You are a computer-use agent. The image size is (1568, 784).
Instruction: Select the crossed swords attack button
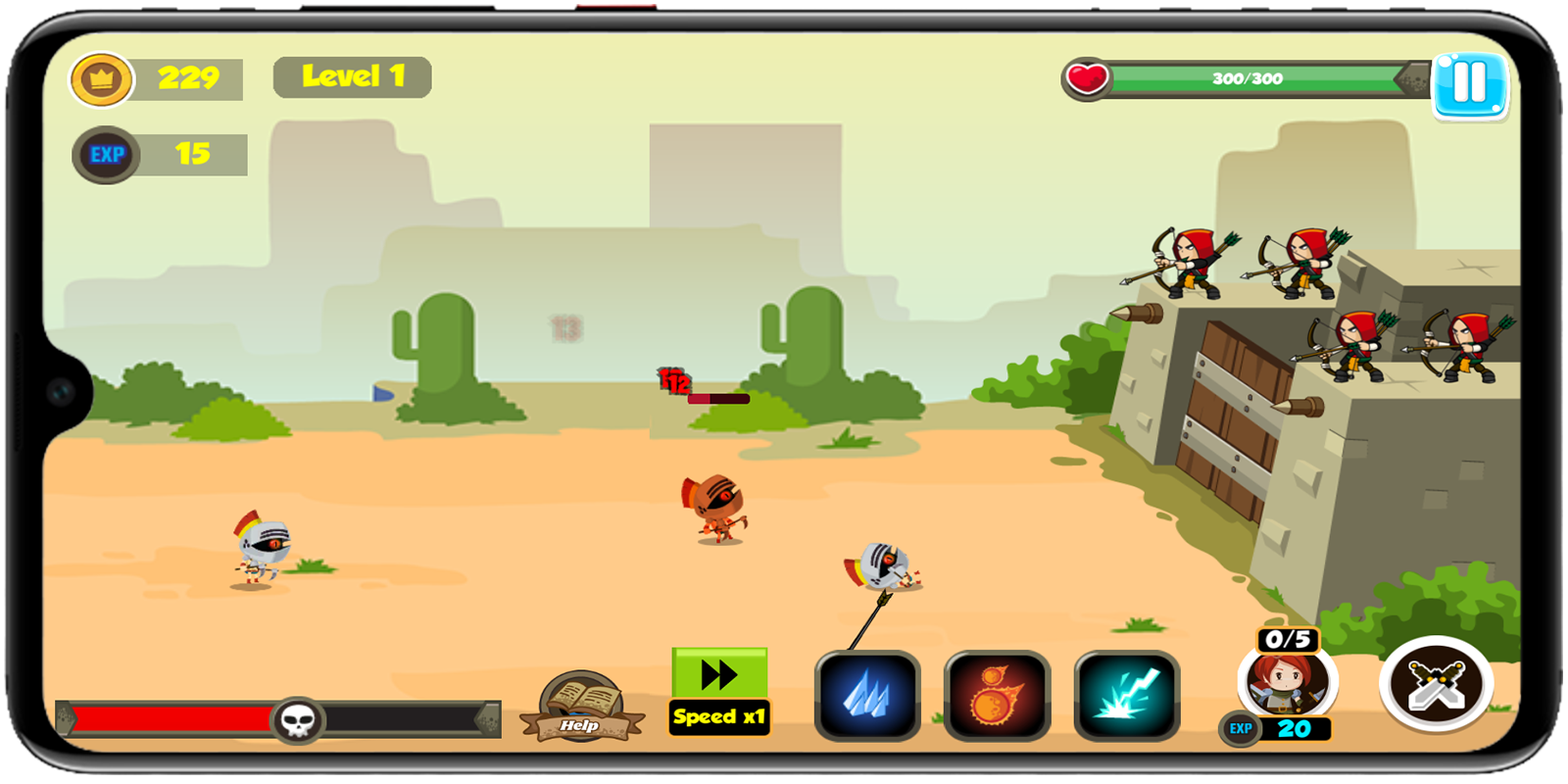tap(1435, 686)
